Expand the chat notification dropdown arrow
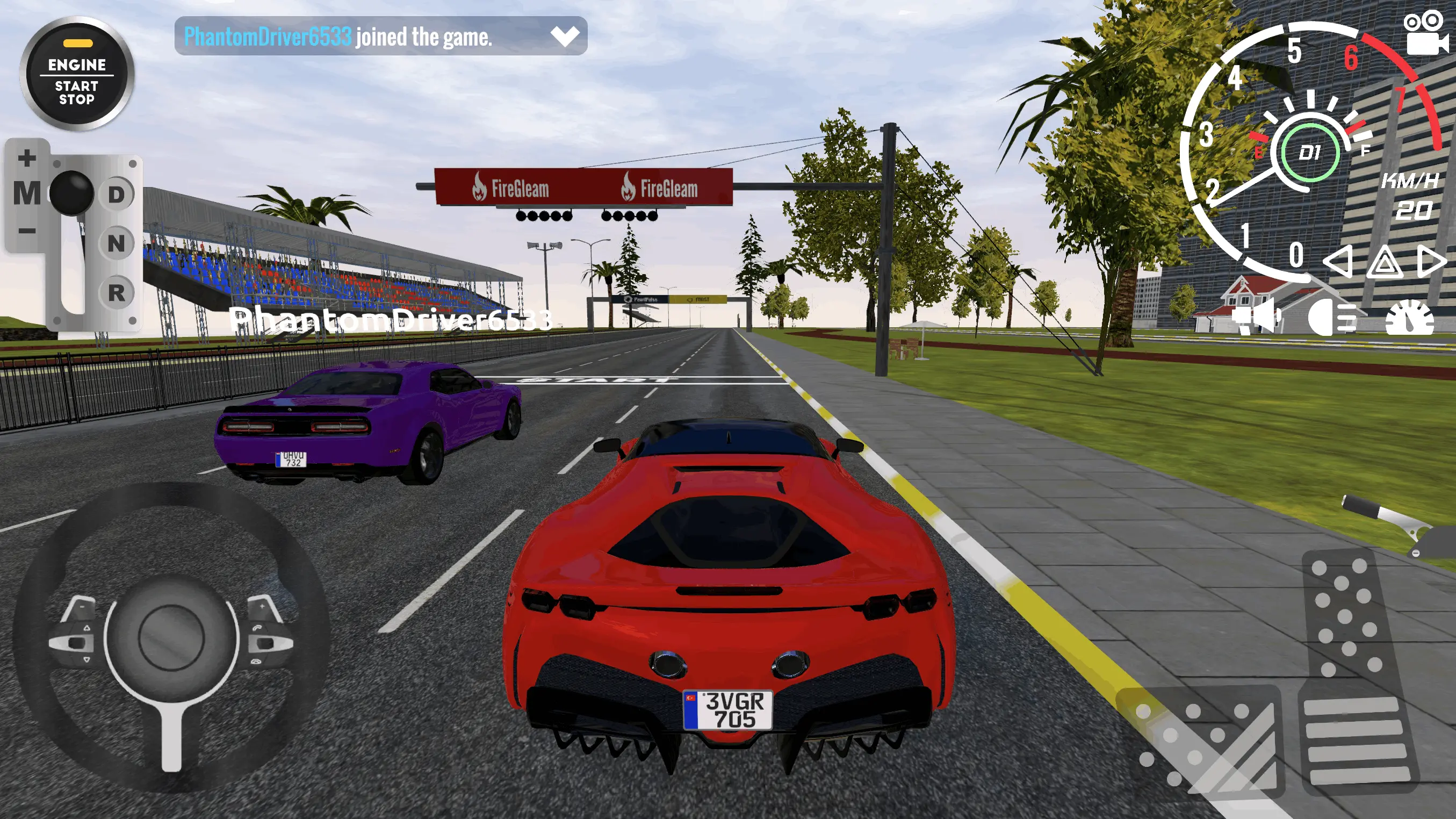1456x819 pixels. (564, 35)
